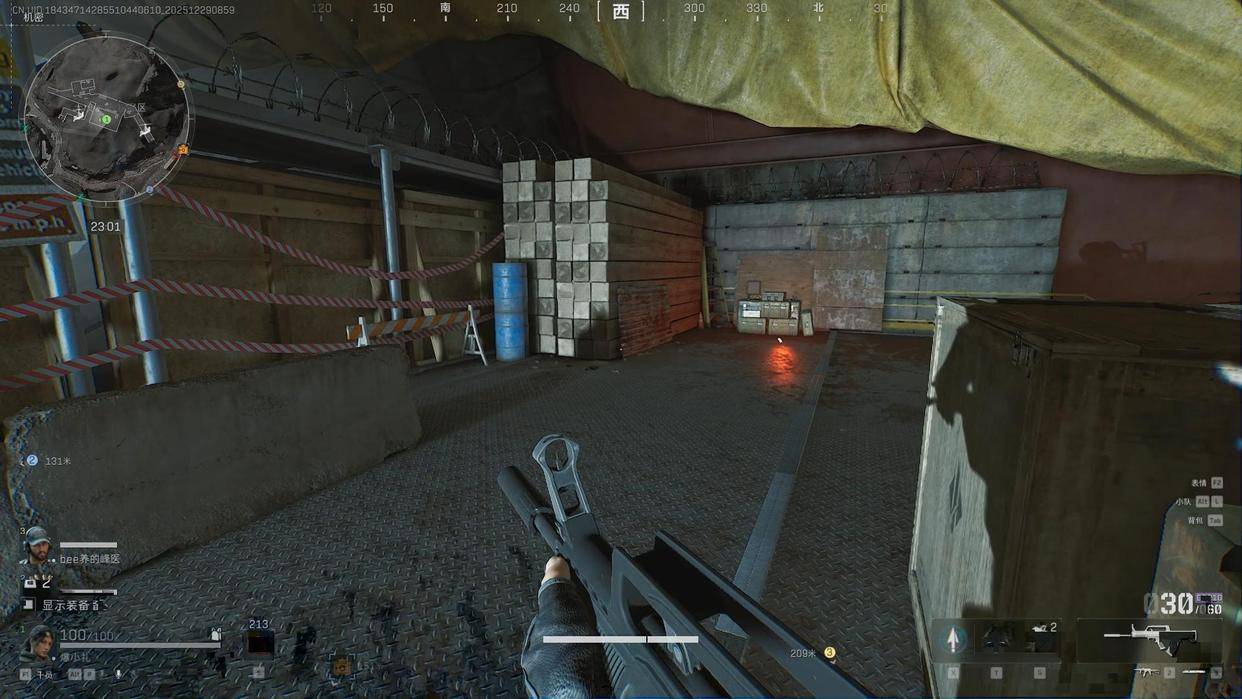Click the west heading marker on the compass
Screen dimensions: 1242x699
[621, 11]
